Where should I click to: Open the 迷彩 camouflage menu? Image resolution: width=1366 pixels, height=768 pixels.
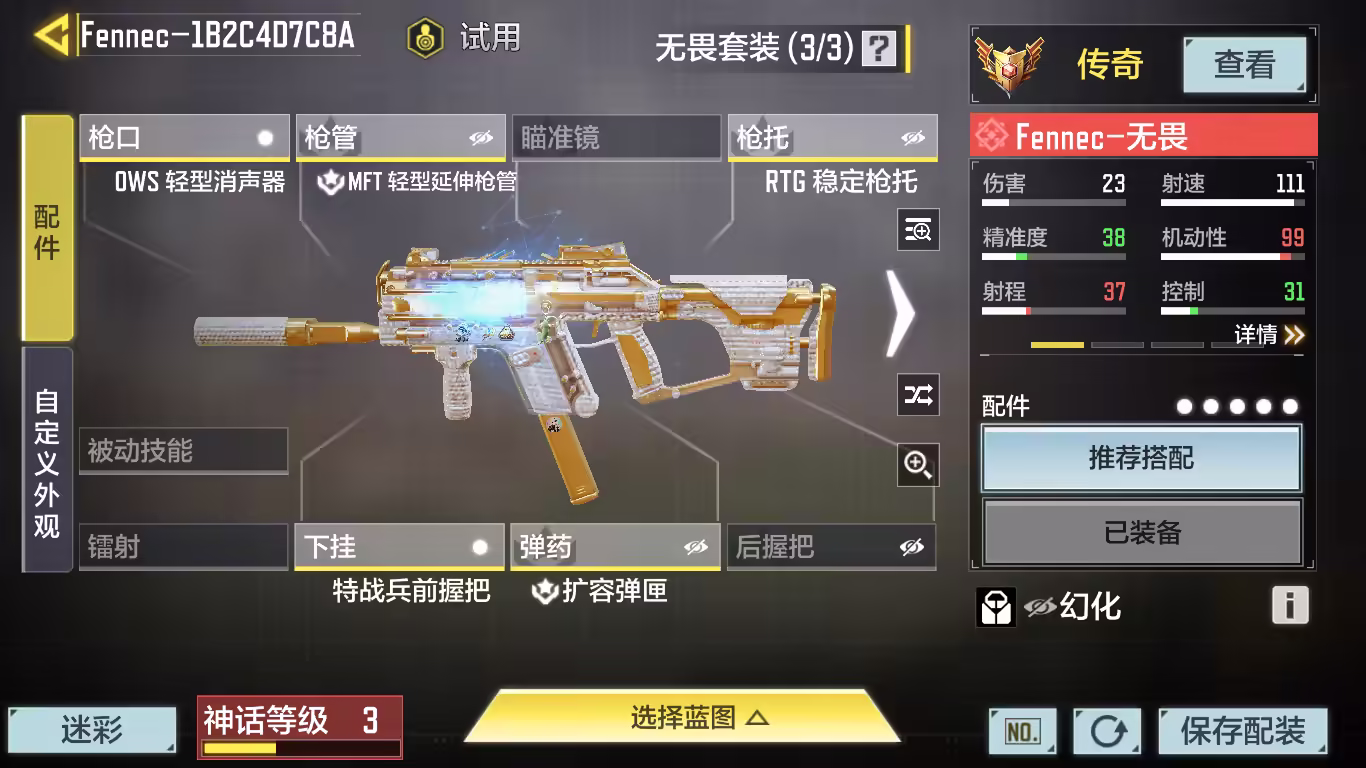click(x=92, y=730)
